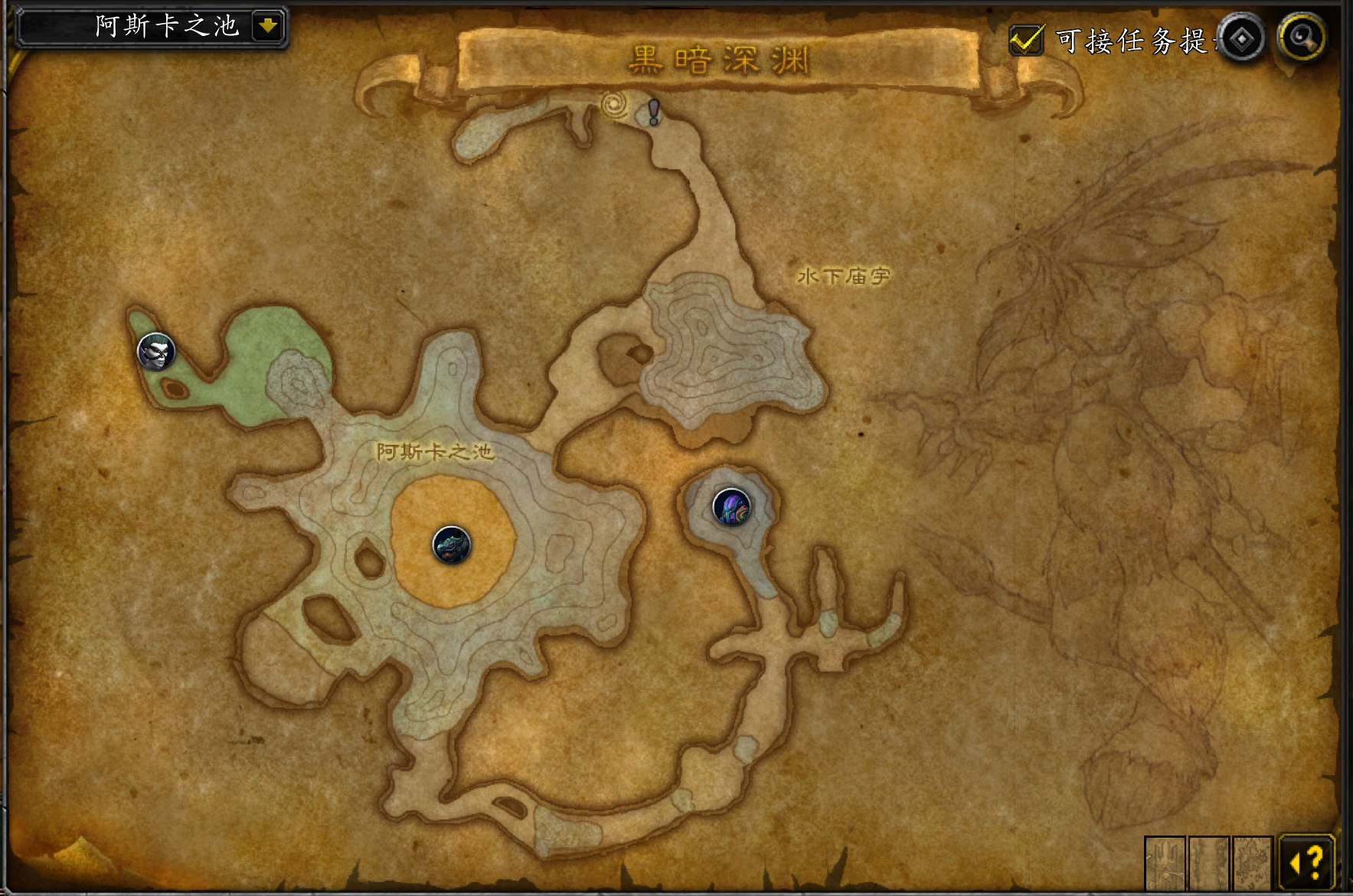Click the exclamation quest marker
This screenshot has width=1353, height=896.
(653, 112)
